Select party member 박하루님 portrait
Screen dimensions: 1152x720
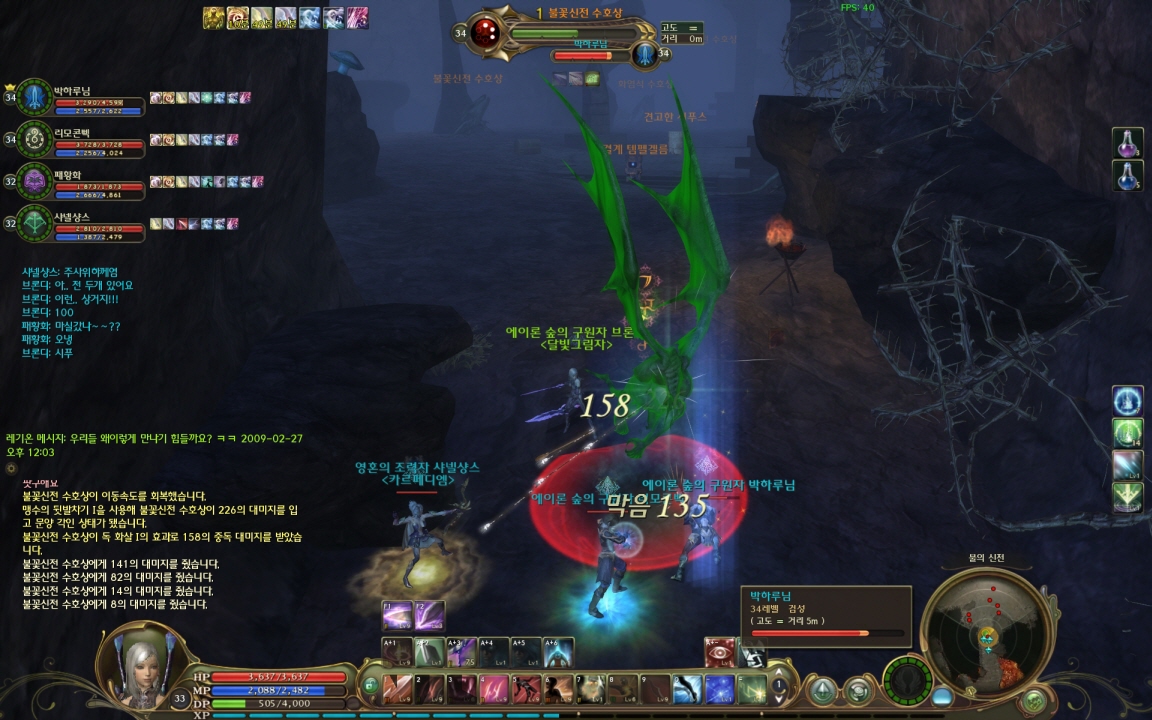(x=35, y=97)
